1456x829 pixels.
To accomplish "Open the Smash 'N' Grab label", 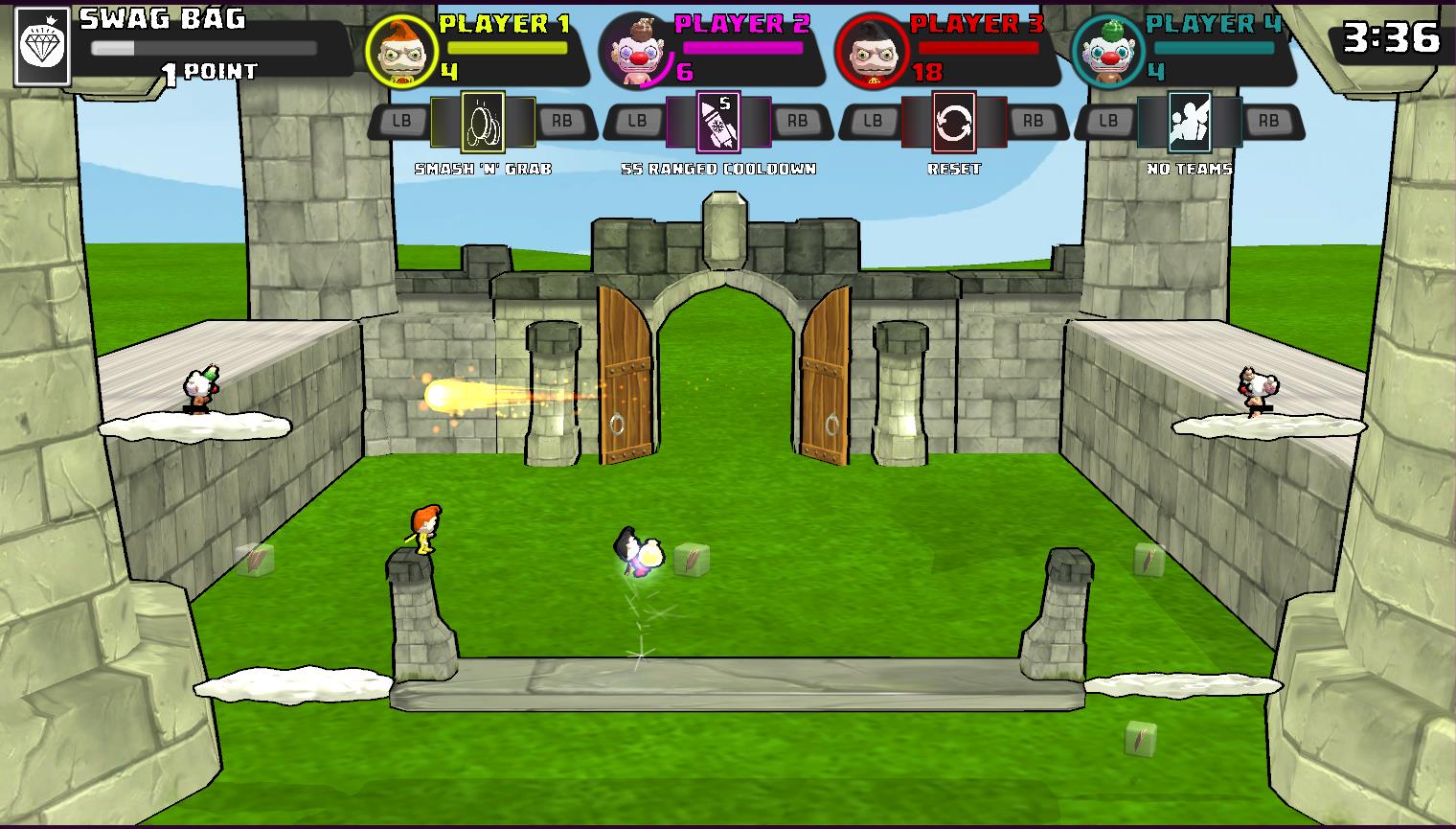I will click(x=483, y=169).
